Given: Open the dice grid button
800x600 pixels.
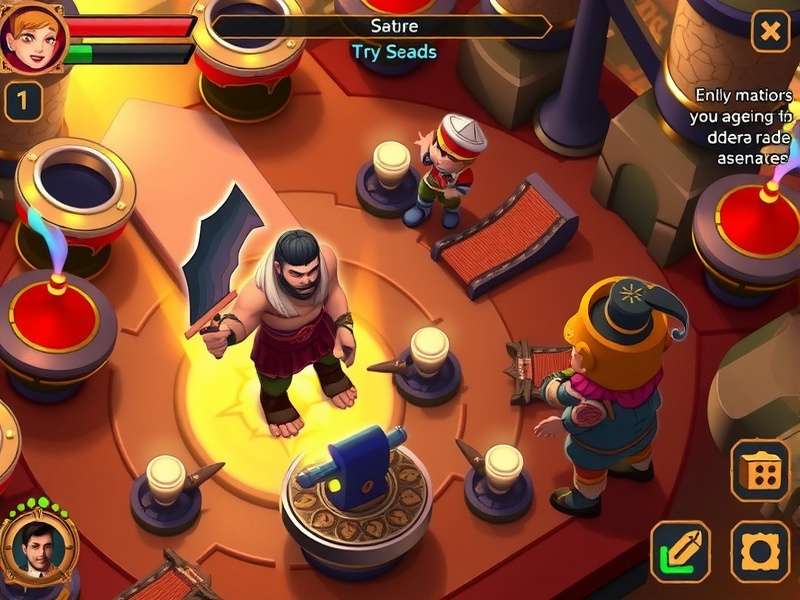Looking at the screenshot, I should (x=760, y=471).
